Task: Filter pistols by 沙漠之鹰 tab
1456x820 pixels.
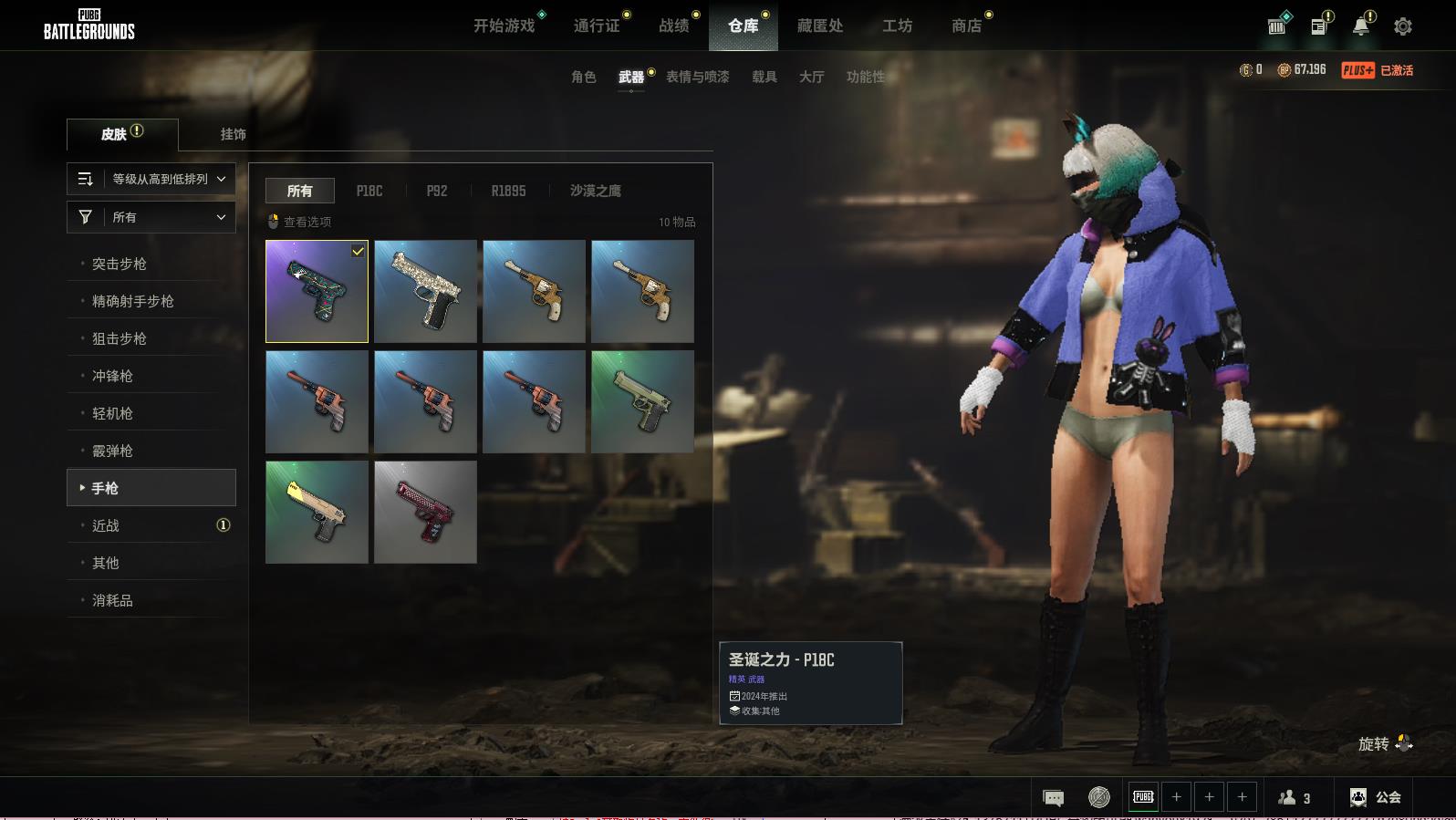Action: [595, 191]
